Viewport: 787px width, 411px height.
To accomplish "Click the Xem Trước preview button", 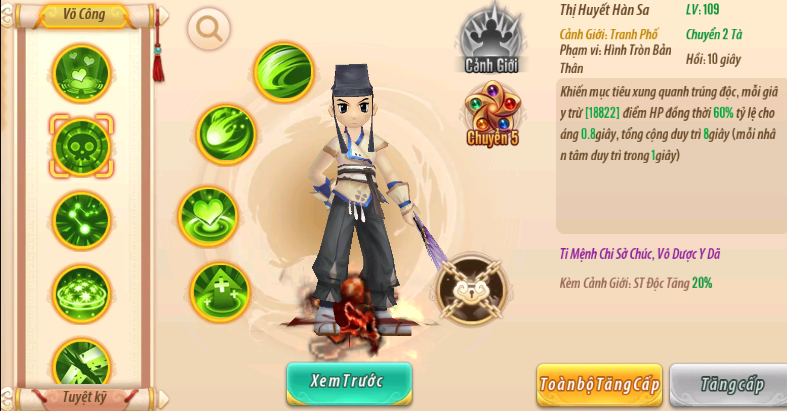I will (x=349, y=382).
